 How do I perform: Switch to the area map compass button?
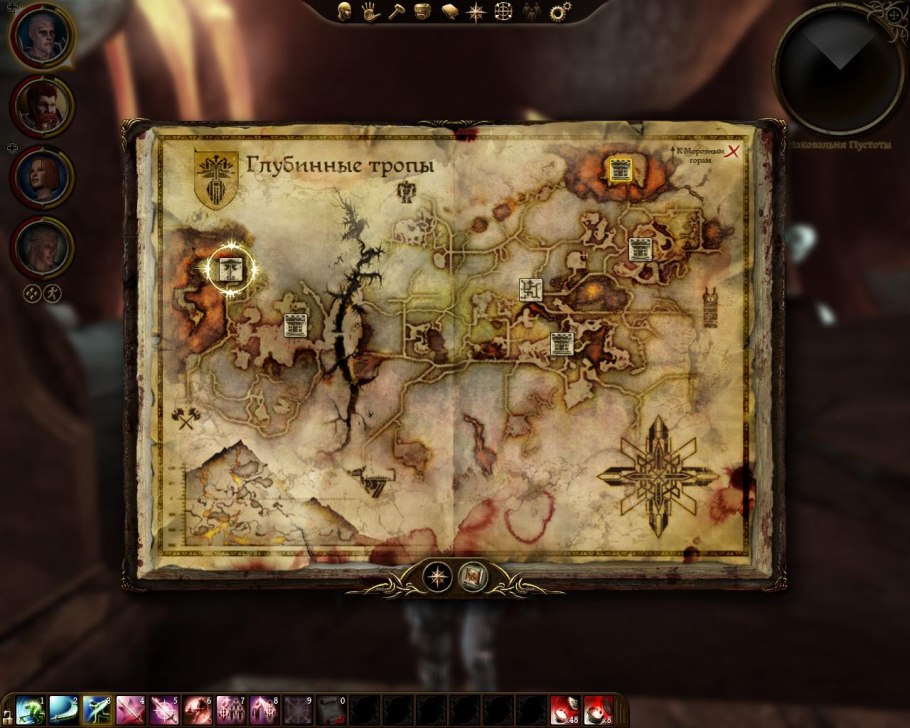tap(437, 576)
